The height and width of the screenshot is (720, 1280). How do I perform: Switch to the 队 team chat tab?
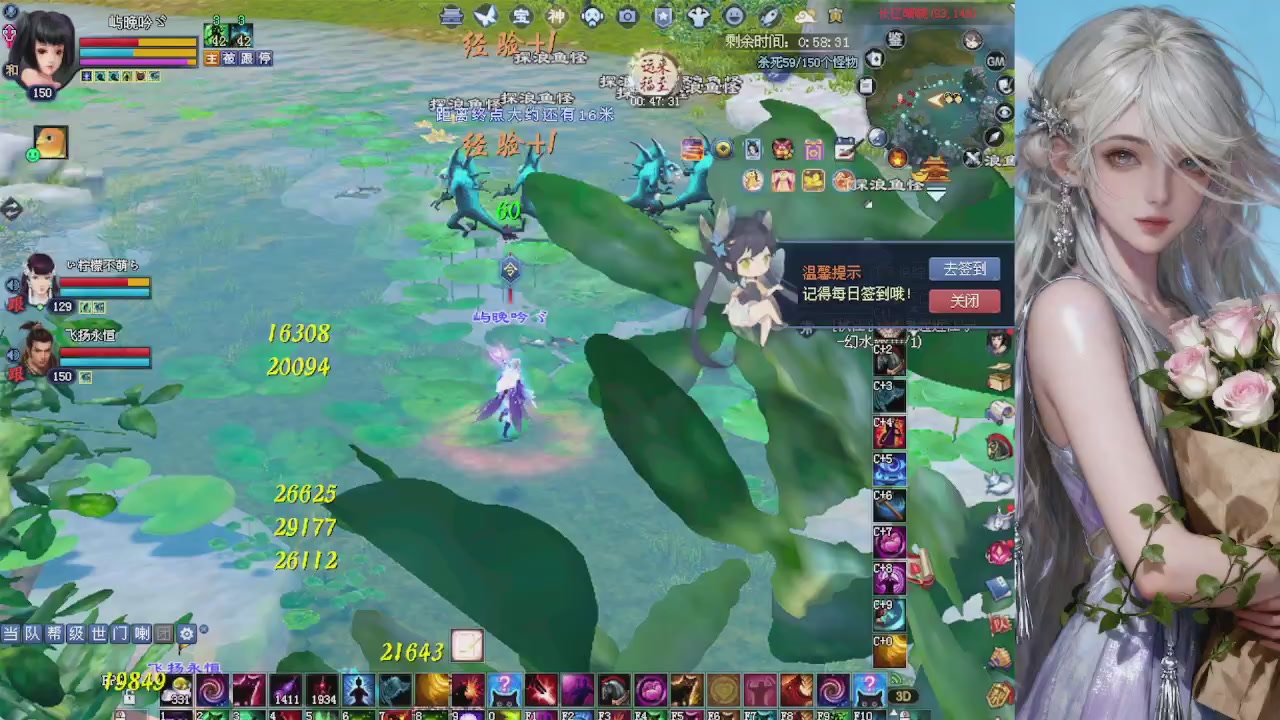tap(35, 634)
